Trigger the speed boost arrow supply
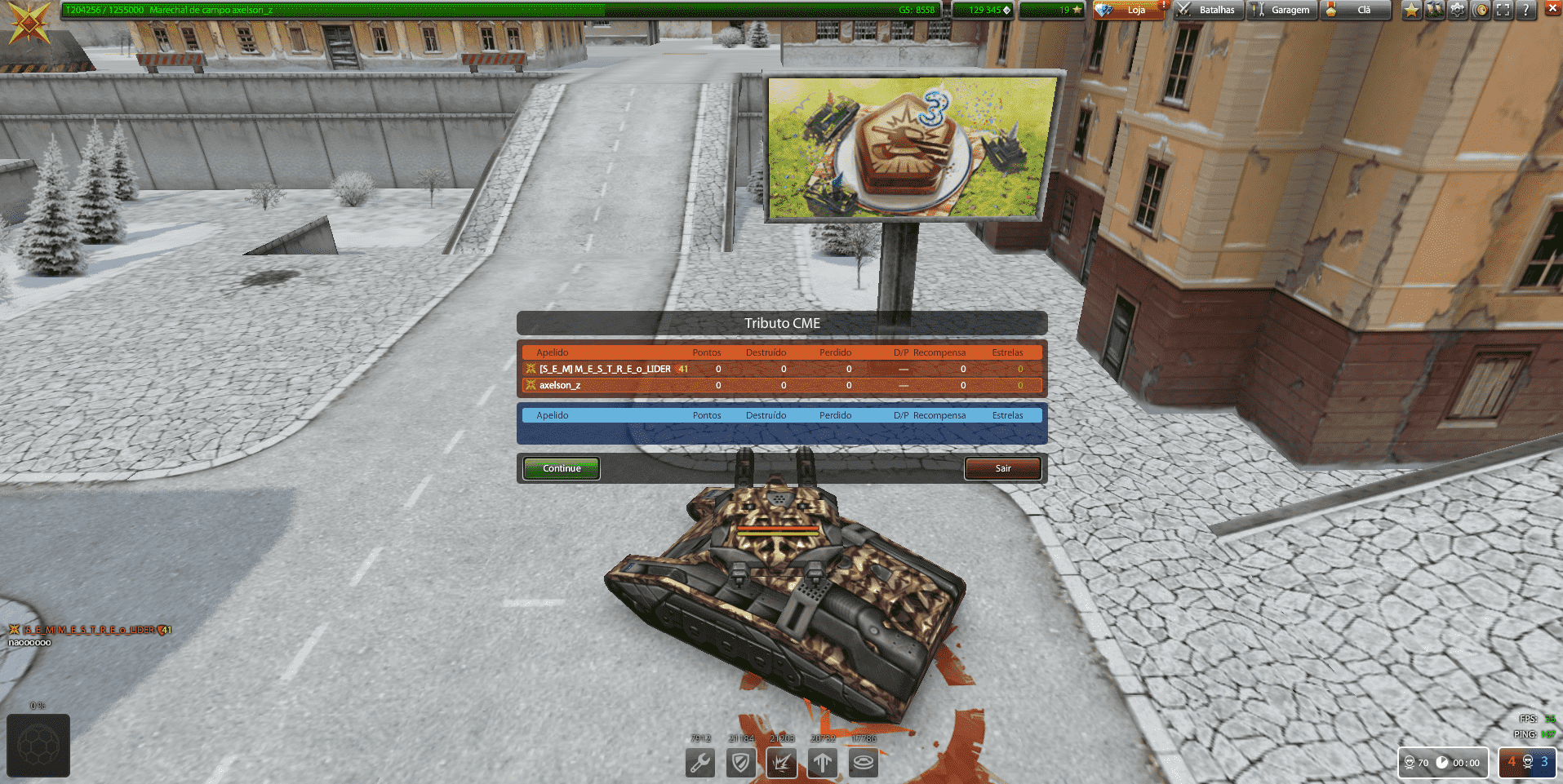1563x784 pixels. pyautogui.click(x=822, y=763)
